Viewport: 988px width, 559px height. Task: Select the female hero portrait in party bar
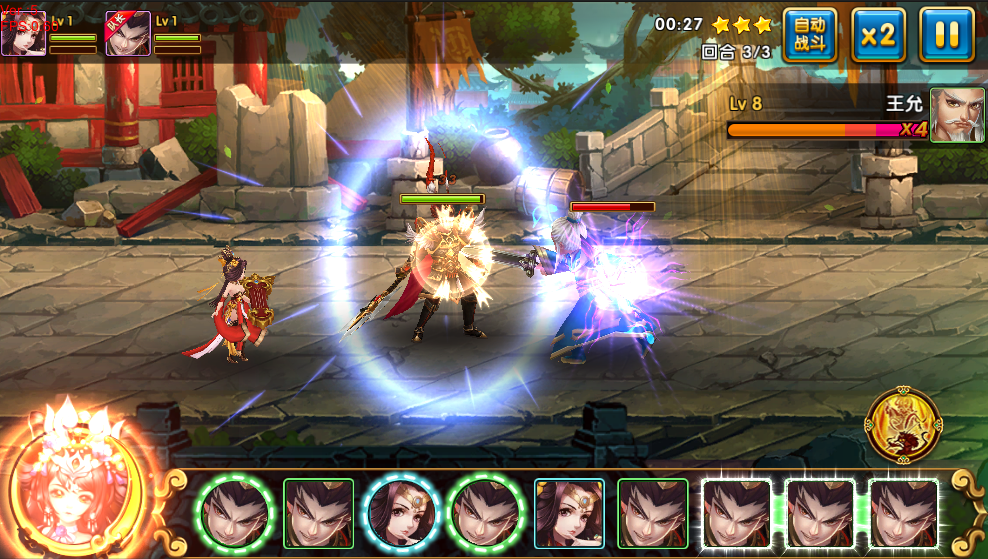click(x=22, y=34)
